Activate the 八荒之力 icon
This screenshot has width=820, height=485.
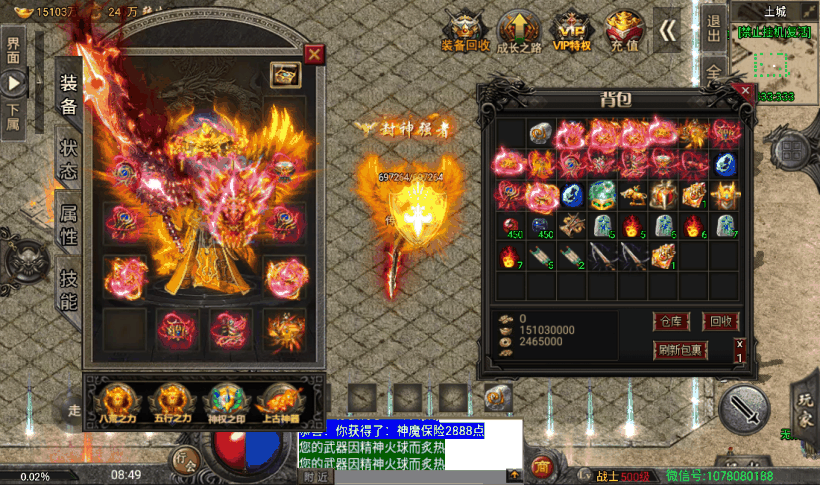pos(120,400)
